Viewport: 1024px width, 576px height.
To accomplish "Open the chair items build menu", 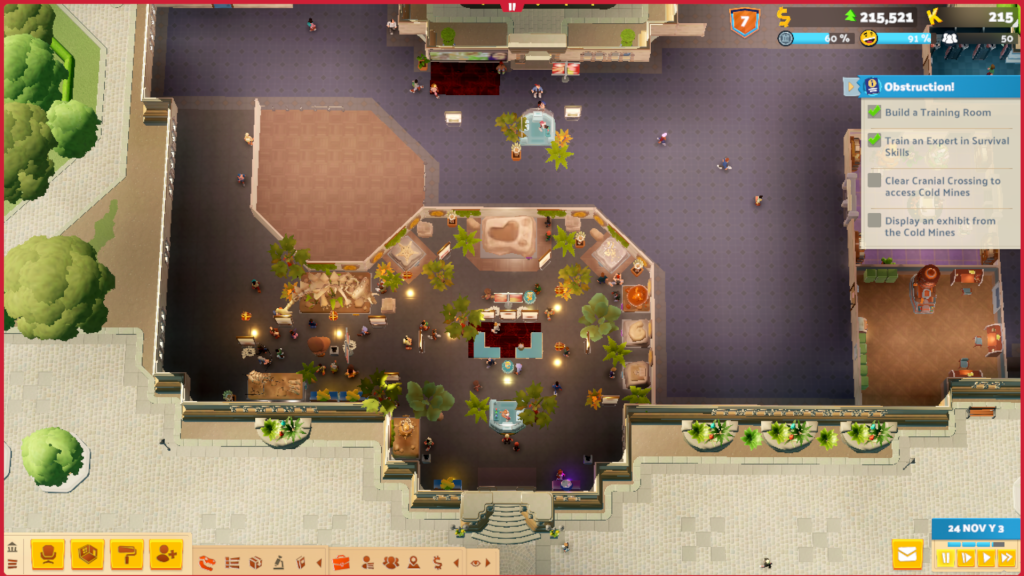I will [x=47, y=553].
